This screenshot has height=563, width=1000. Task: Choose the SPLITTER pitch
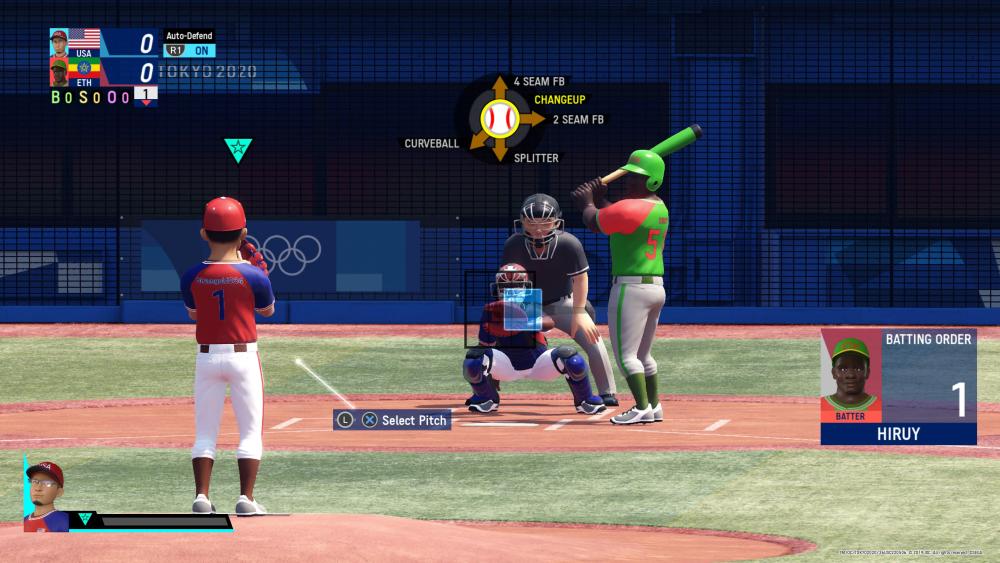[536, 158]
